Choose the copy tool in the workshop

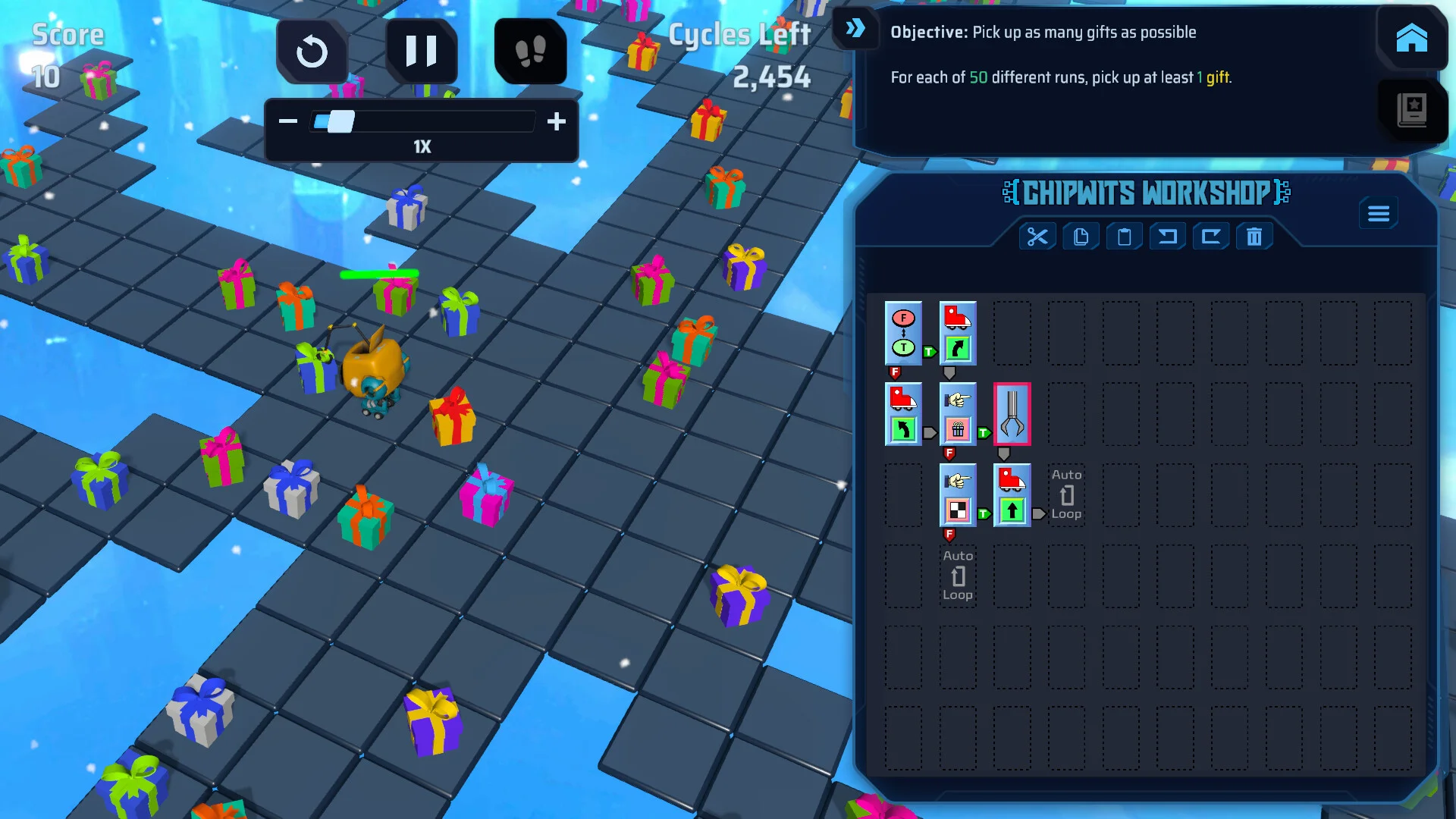tap(1081, 237)
